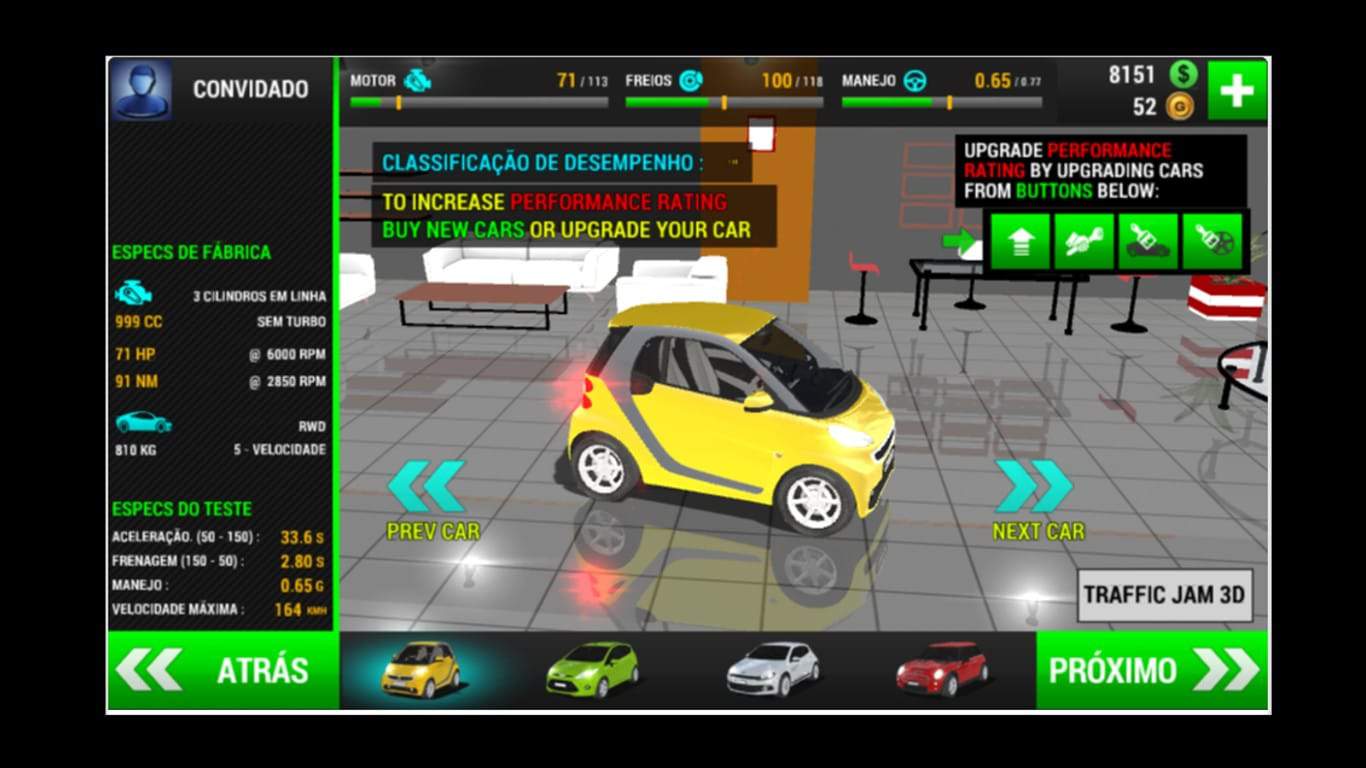The image size is (1366, 768).
Task: Select the green car thumbnail
Action: 590,670
